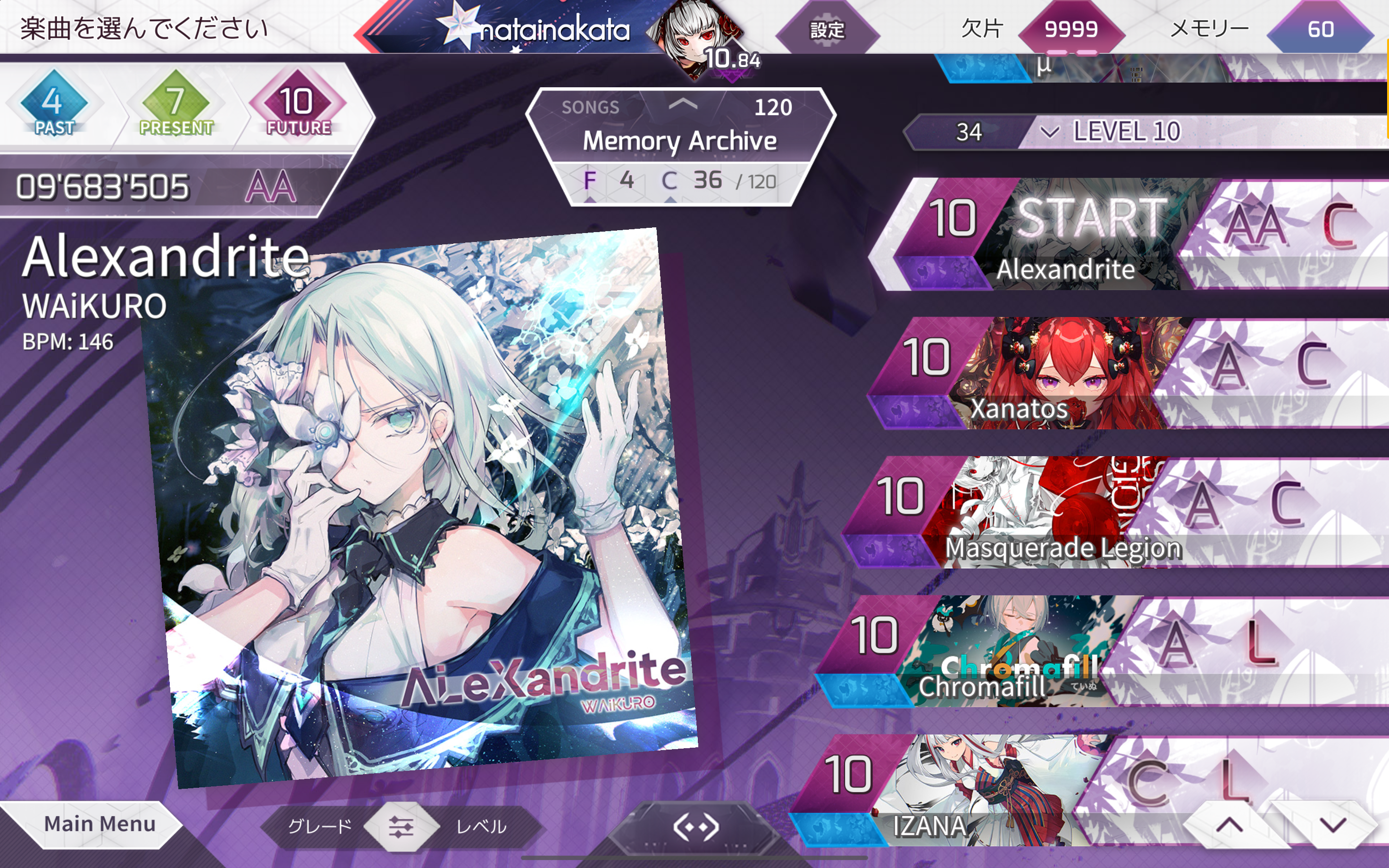This screenshot has width=1389, height=868.
Task: Open the Memory Archive pack selector
Action: [x=679, y=140]
